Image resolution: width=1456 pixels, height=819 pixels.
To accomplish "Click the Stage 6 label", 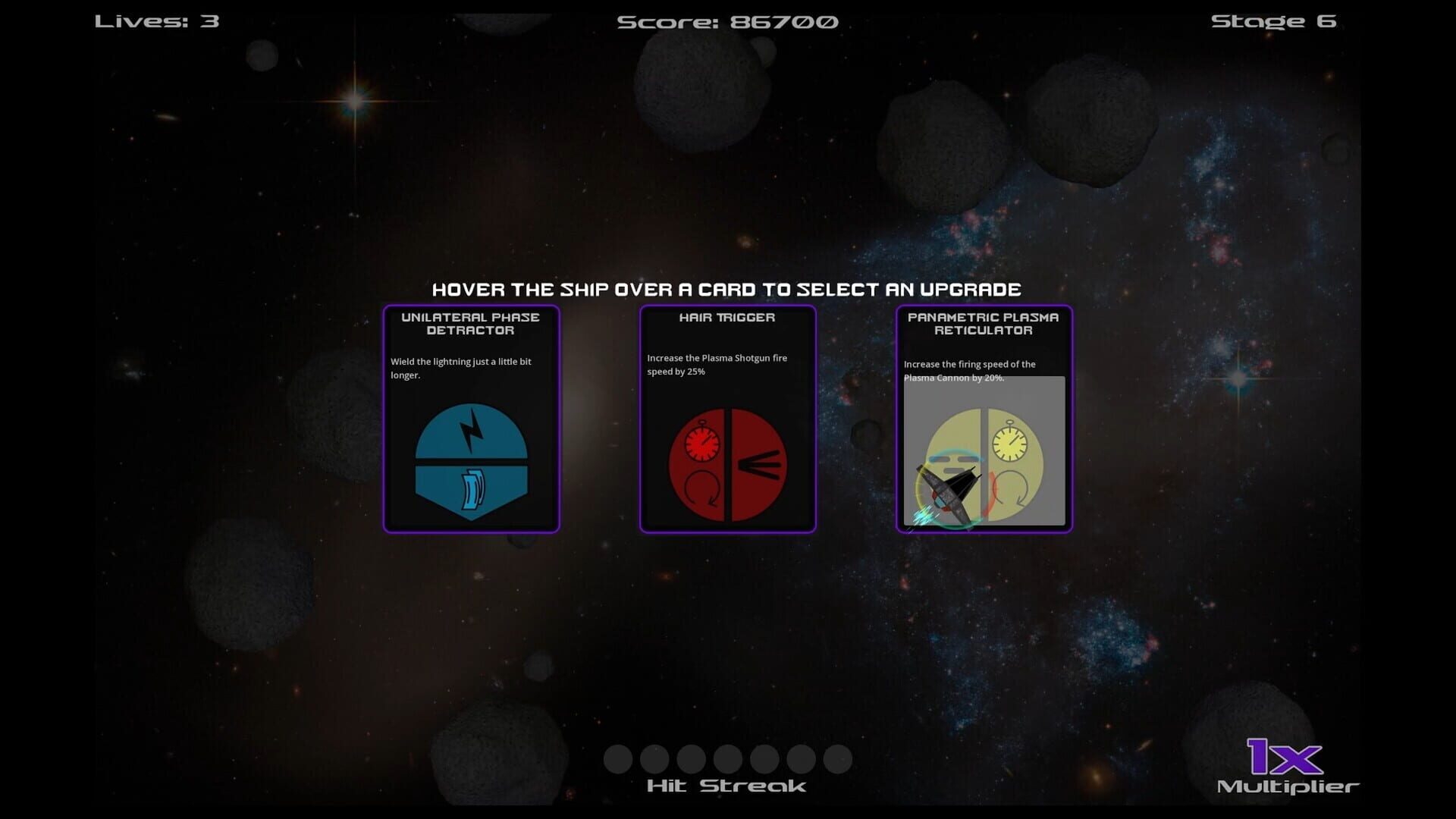I will tap(1274, 20).
